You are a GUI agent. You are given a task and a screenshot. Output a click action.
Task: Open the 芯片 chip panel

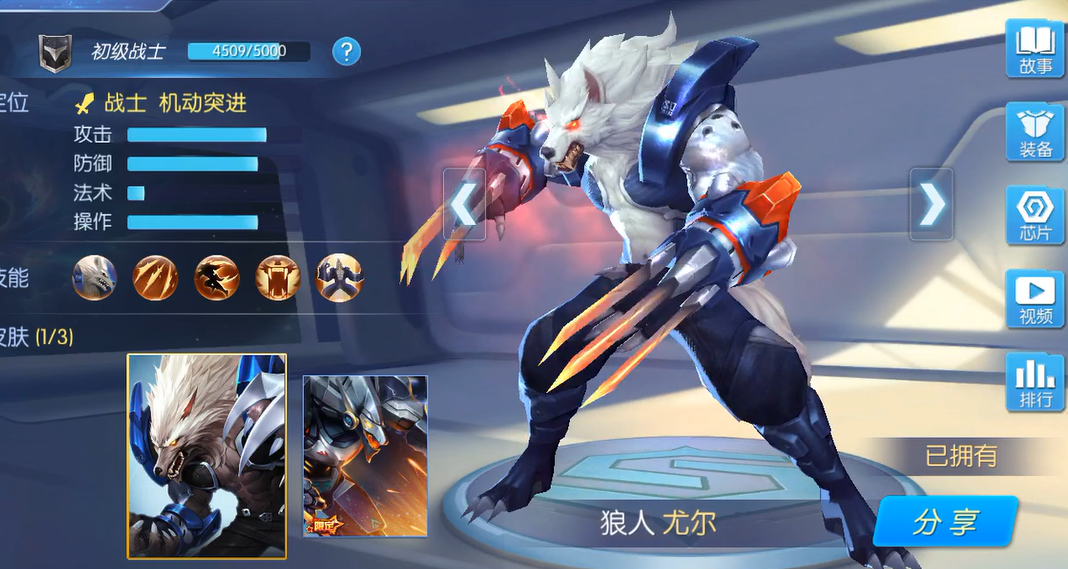(1035, 216)
